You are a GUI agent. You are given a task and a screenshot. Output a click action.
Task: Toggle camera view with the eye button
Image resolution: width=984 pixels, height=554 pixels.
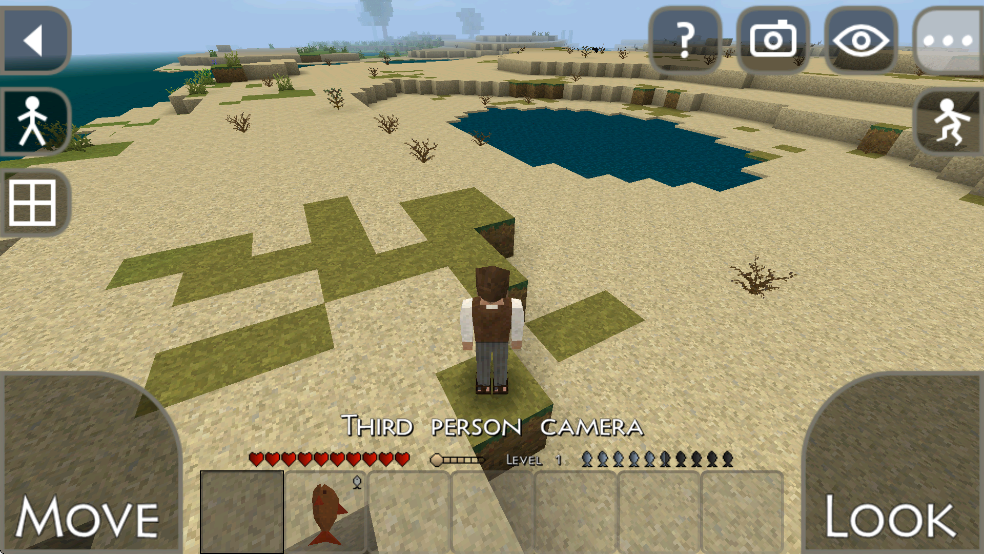pos(861,41)
